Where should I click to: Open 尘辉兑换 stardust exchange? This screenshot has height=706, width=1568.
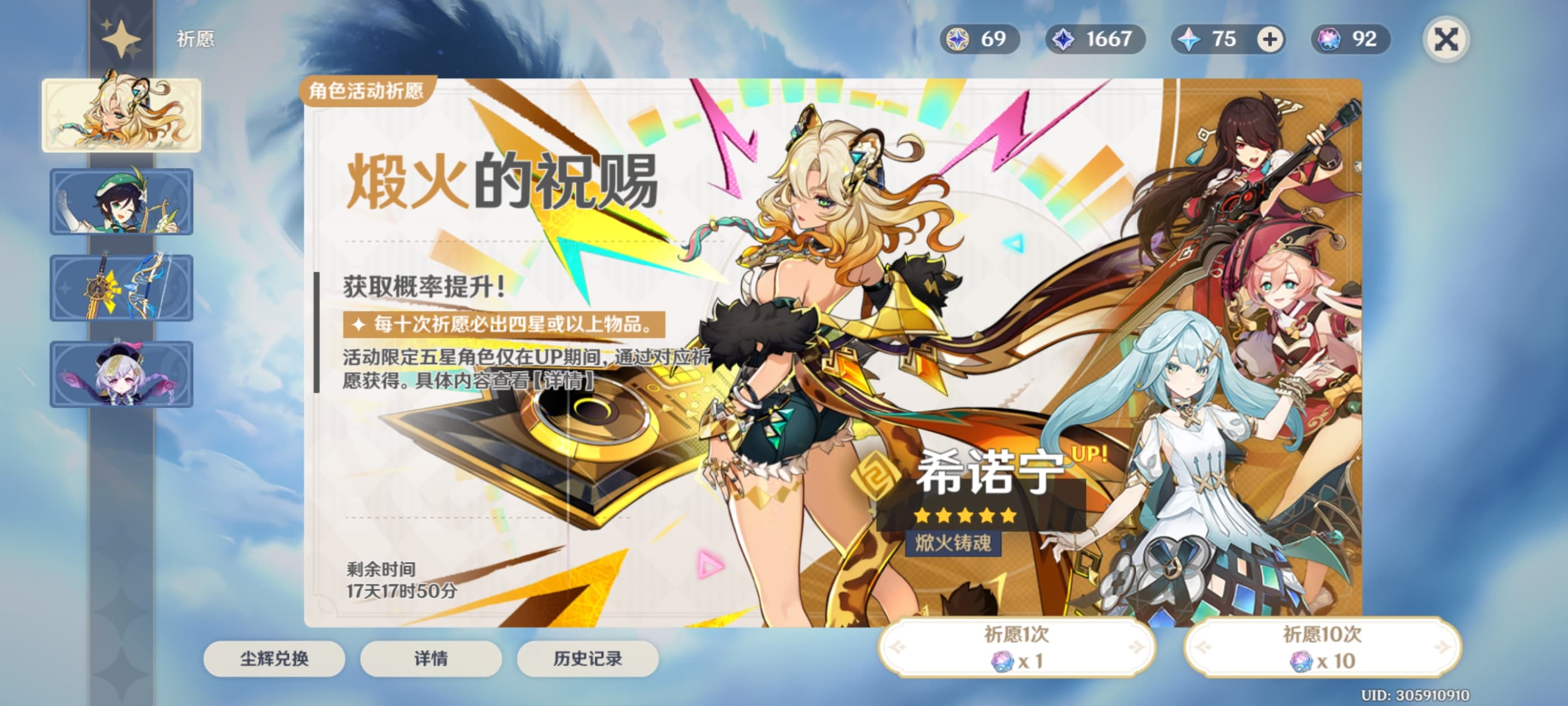(274, 658)
